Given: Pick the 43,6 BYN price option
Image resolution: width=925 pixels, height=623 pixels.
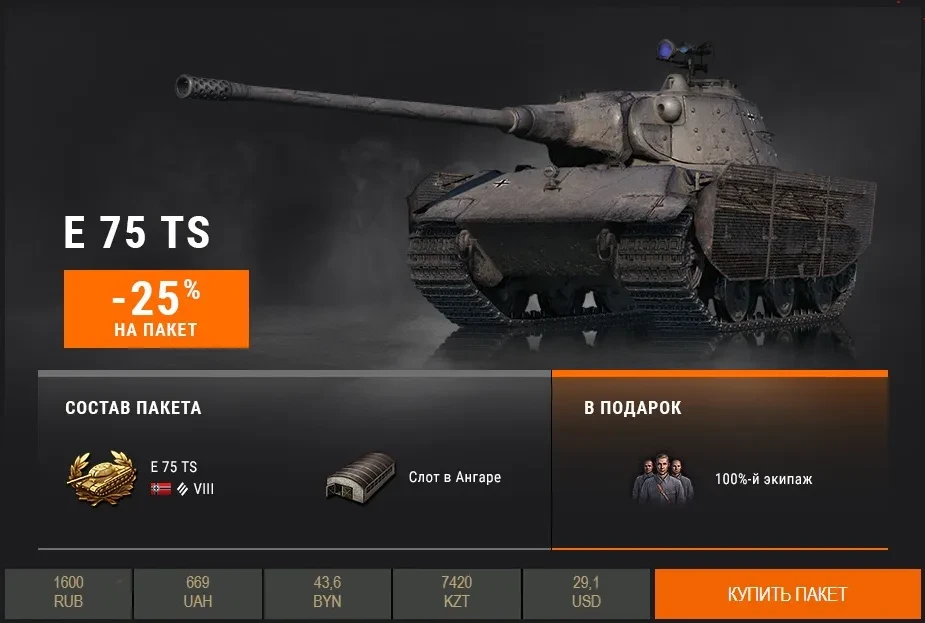Looking at the screenshot, I should (327, 593).
